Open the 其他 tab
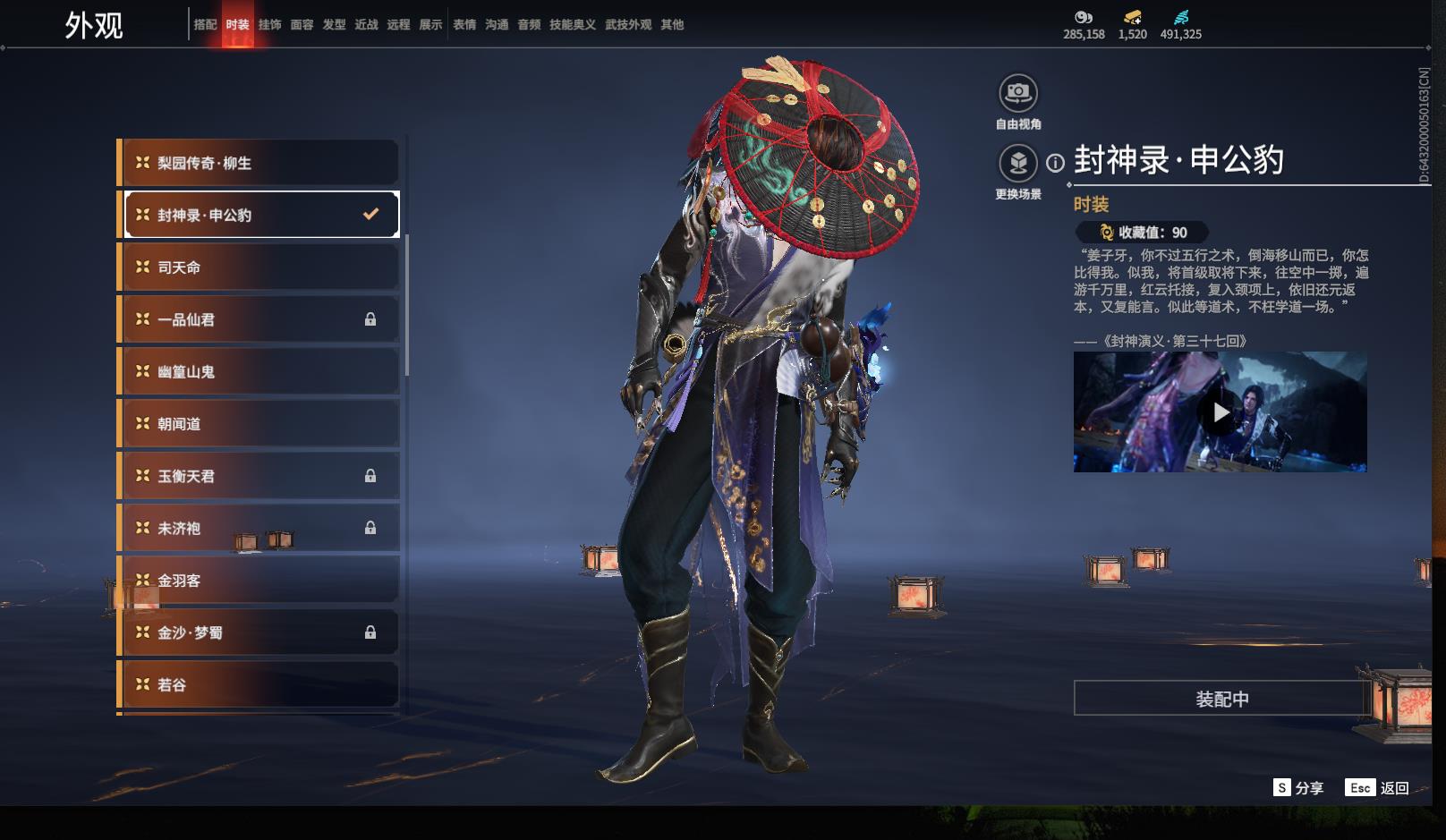 click(672, 25)
